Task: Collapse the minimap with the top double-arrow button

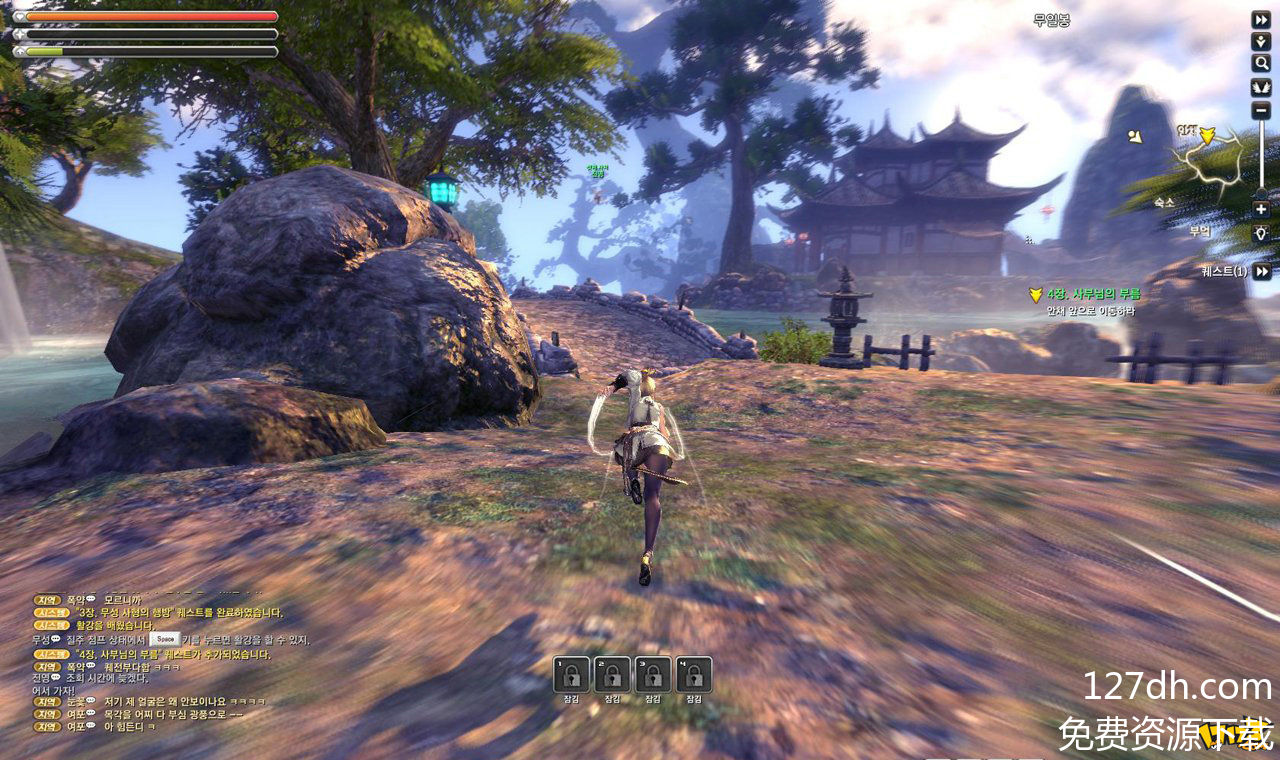Action: pyautogui.click(x=1261, y=19)
